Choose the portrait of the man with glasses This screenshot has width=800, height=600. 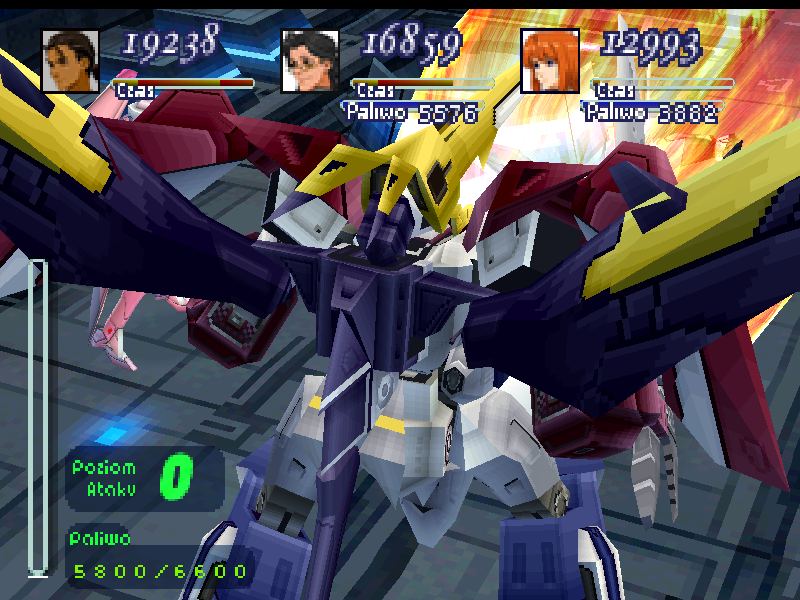pos(310,61)
